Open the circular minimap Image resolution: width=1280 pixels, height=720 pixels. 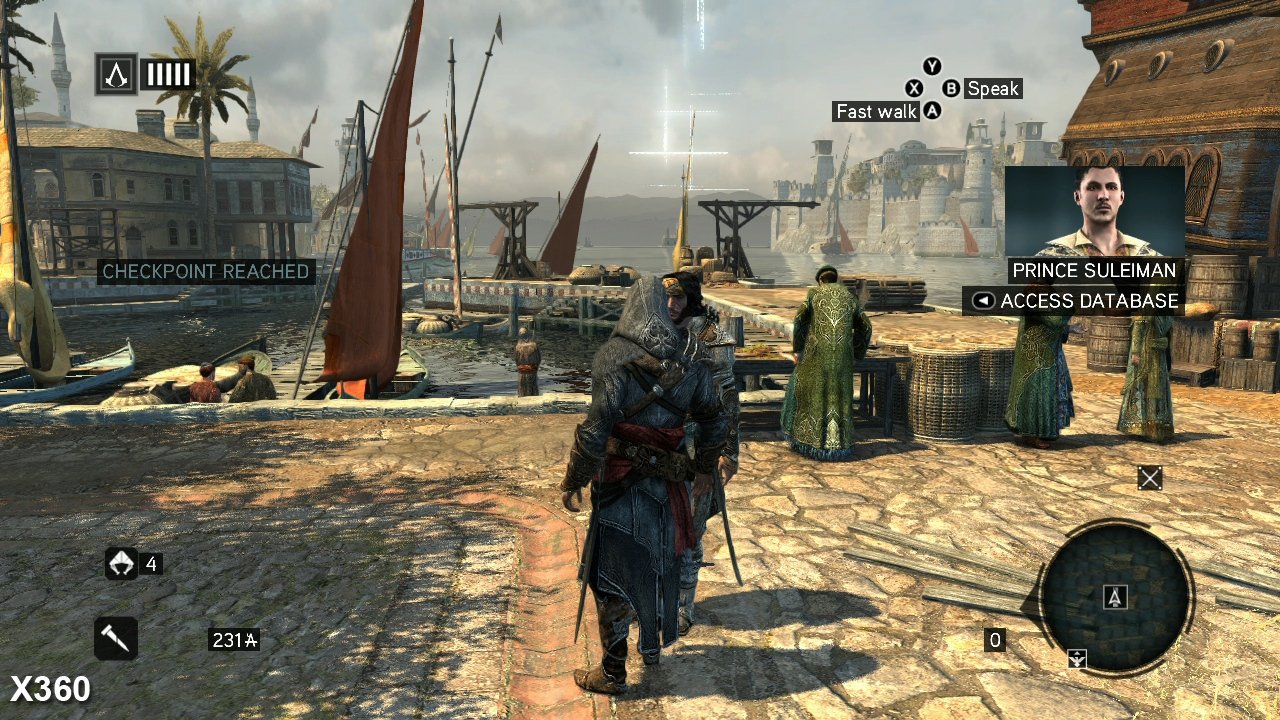coord(1115,596)
